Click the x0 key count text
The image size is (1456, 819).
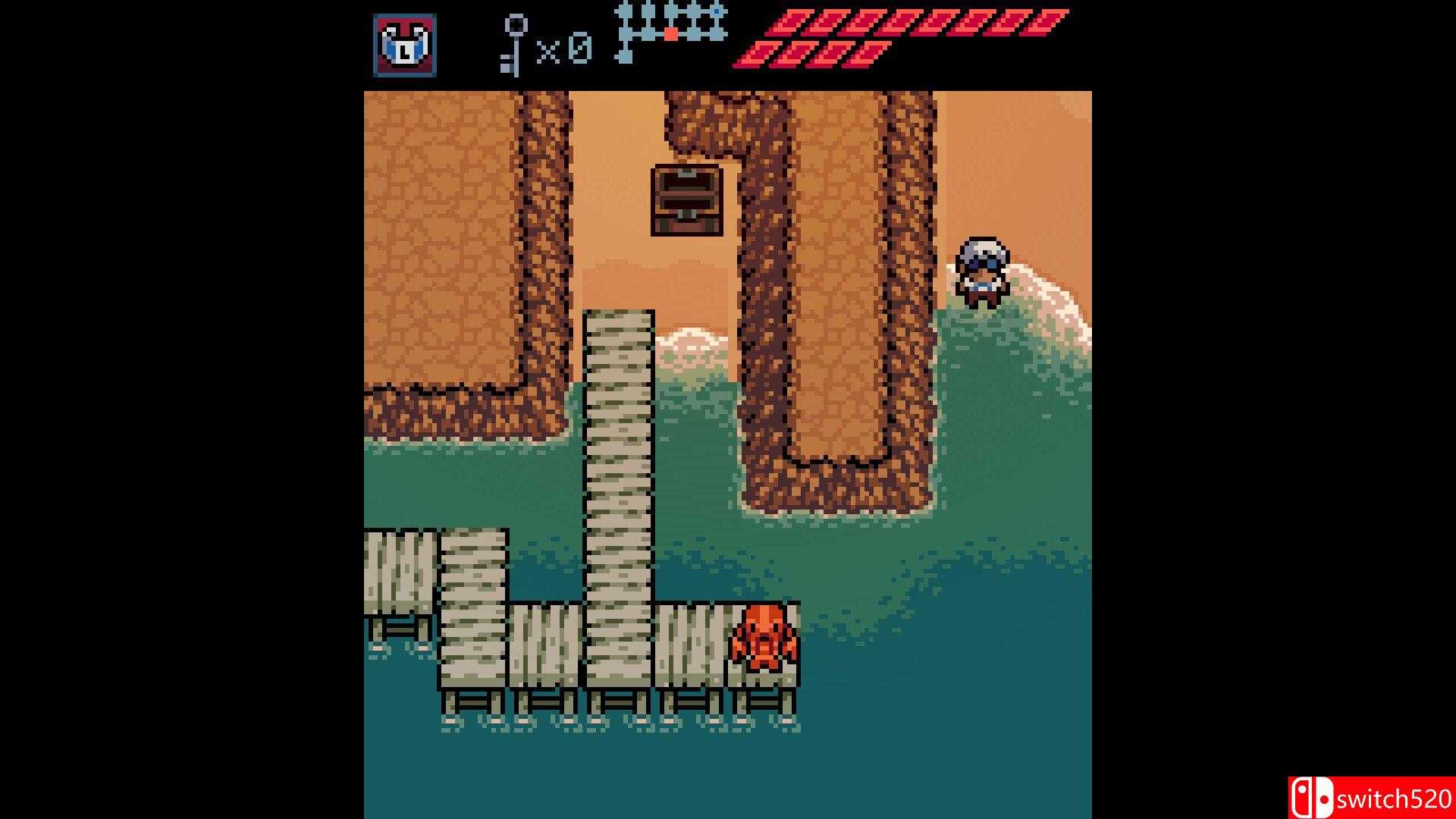(x=565, y=49)
